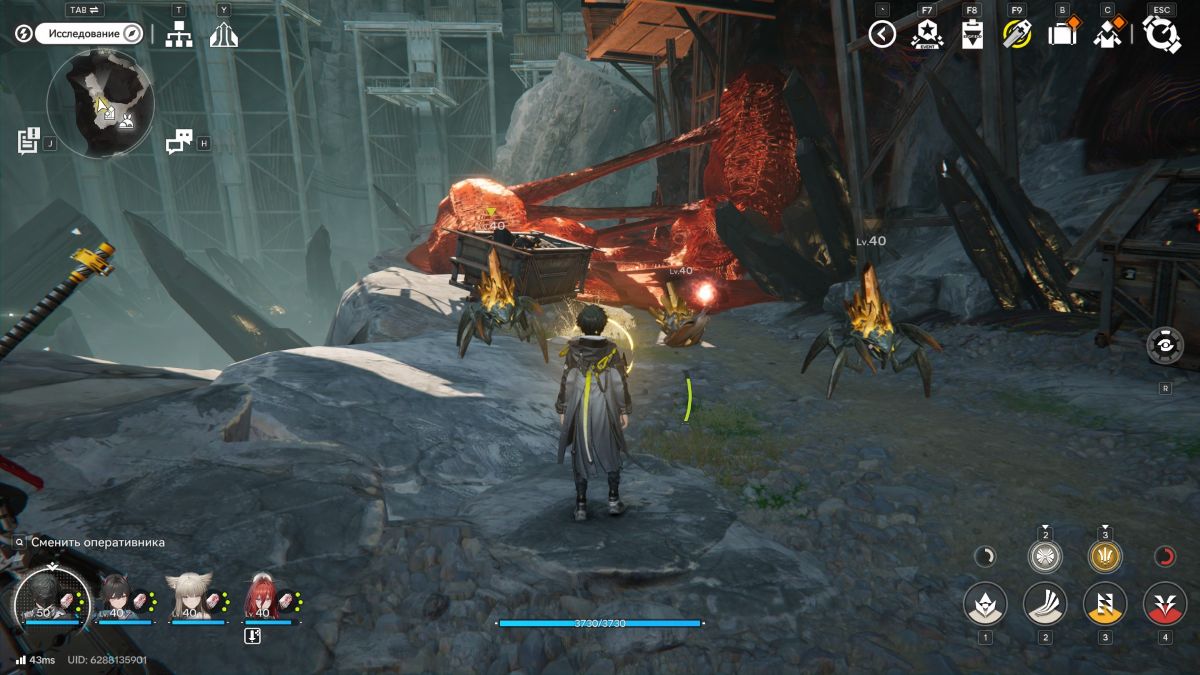Open the Event star badge menu
This screenshot has width=1200, height=675.
click(927, 35)
